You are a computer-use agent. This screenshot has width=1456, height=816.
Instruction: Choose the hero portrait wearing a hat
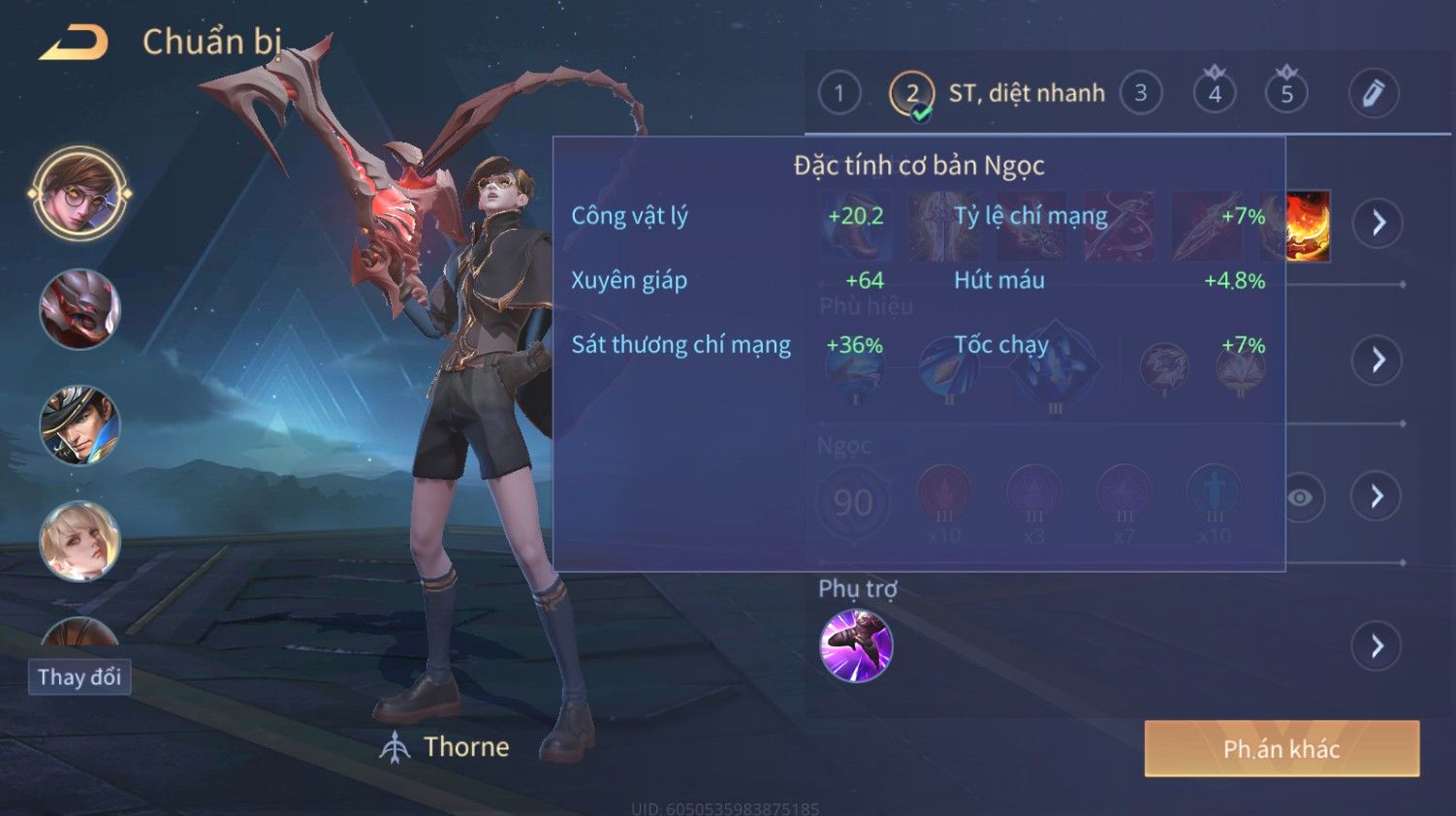pos(80,424)
